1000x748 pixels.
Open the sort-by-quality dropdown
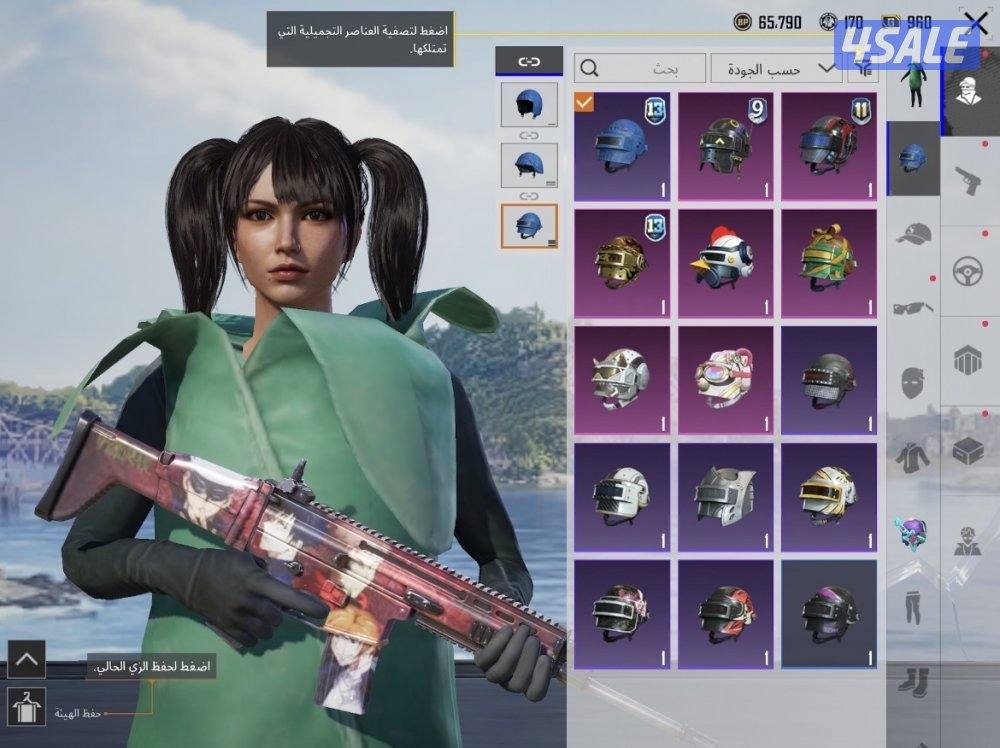pos(776,68)
